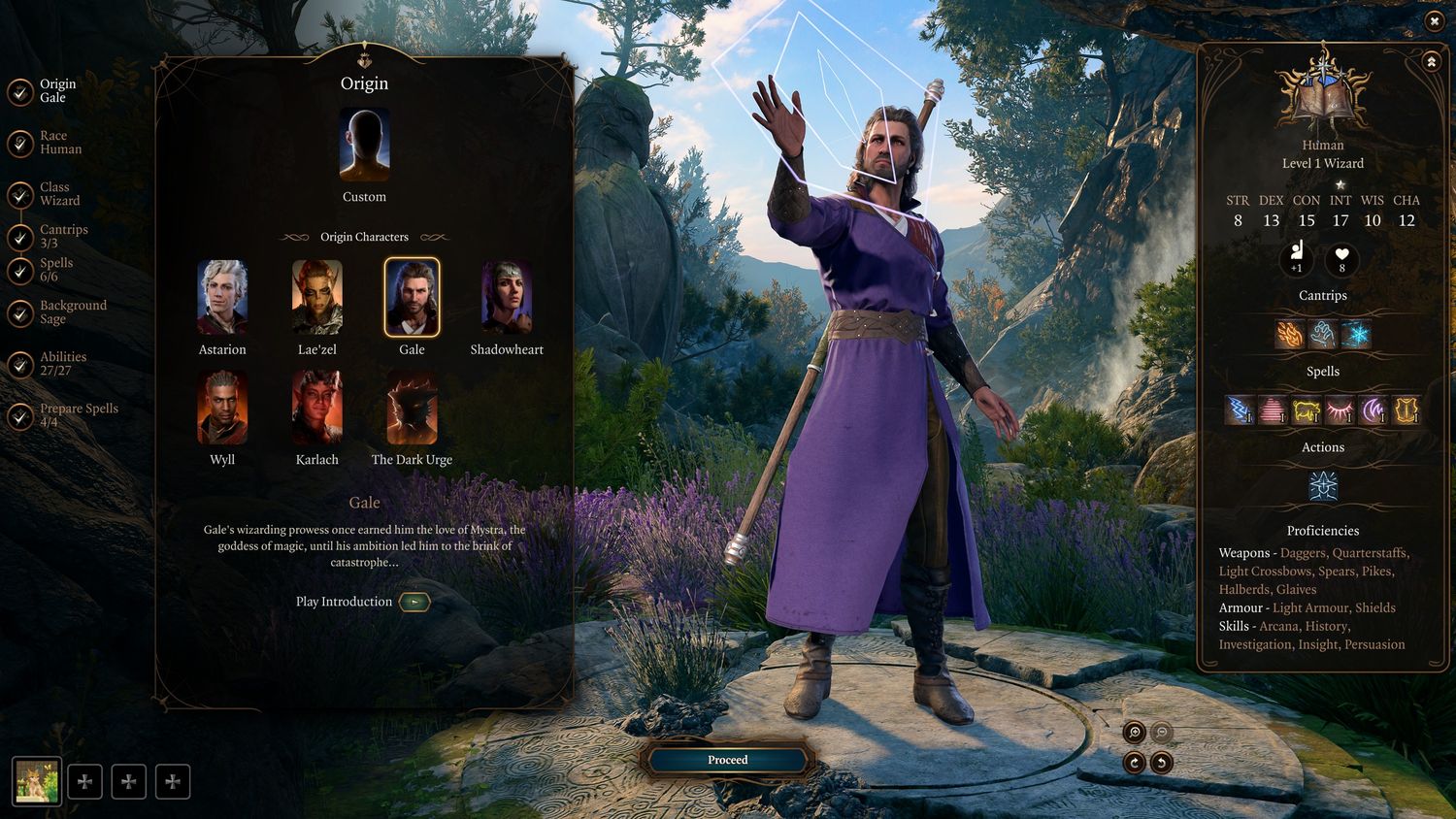Image resolution: width=1456 pixels, height=819 pixels.
Task: Choose Wyll as origin character
Action: tap(222, 408)
